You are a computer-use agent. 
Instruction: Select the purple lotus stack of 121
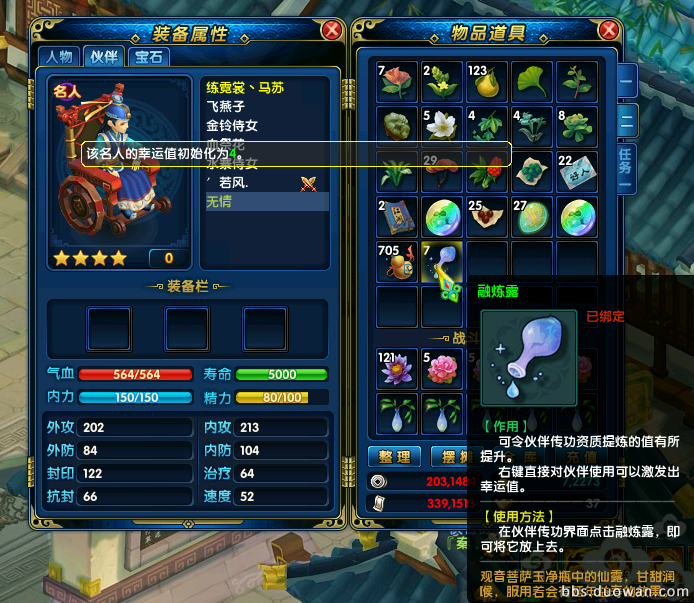click(x=396, y=369)
